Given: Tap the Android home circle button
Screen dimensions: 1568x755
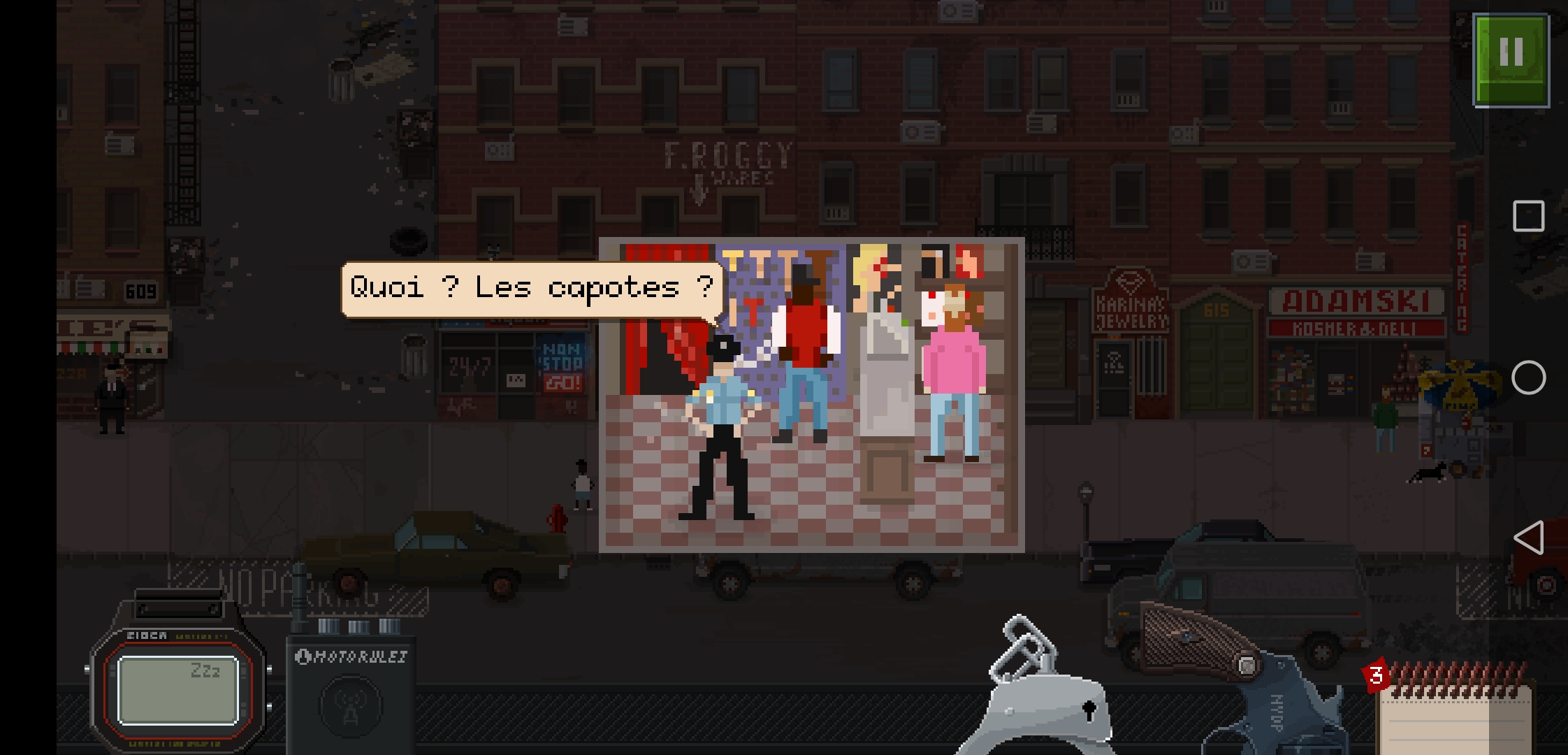Looking at the screenshot, I should 1528,377.
